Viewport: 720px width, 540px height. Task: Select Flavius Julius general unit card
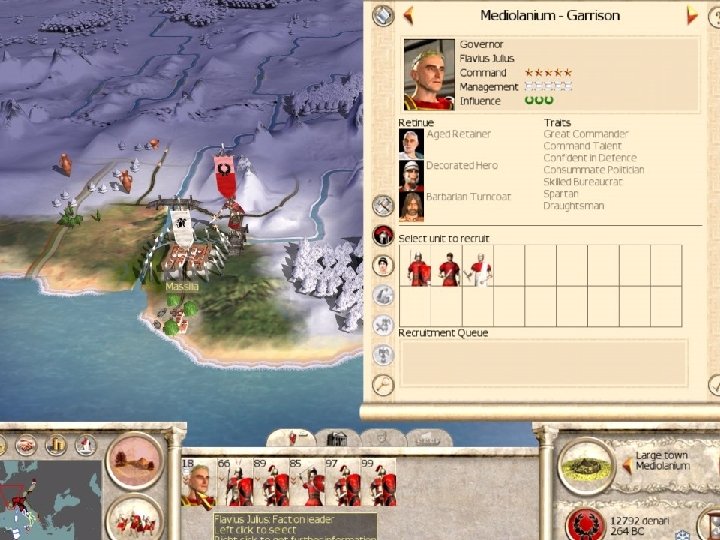click(x=197, y=485)
